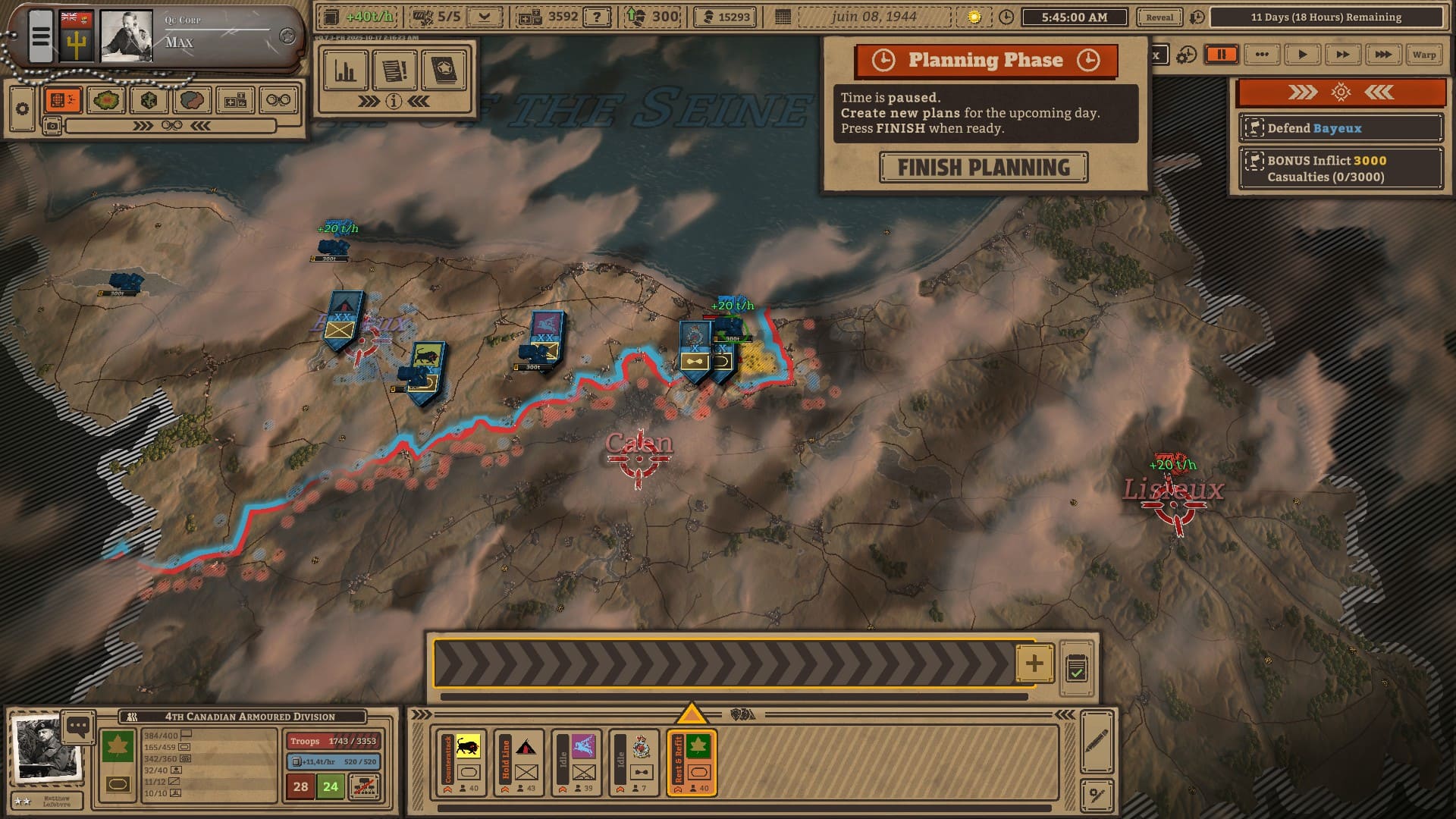Click the Finish Planning button
The image size is (1456, 819).
(x=984, y=168)
